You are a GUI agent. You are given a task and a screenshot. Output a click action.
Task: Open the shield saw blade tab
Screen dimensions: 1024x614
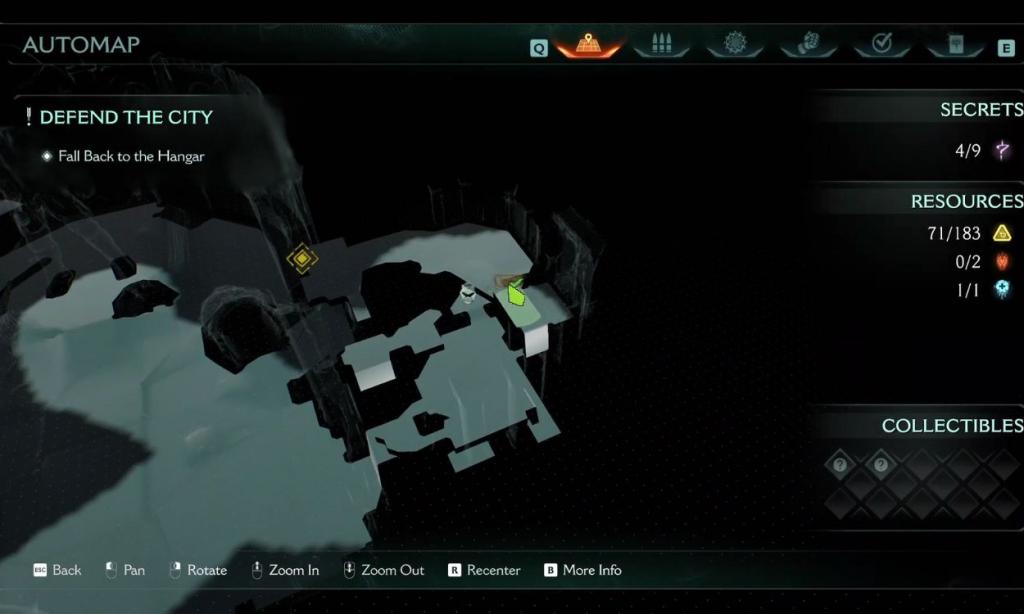tap(735, 45)
